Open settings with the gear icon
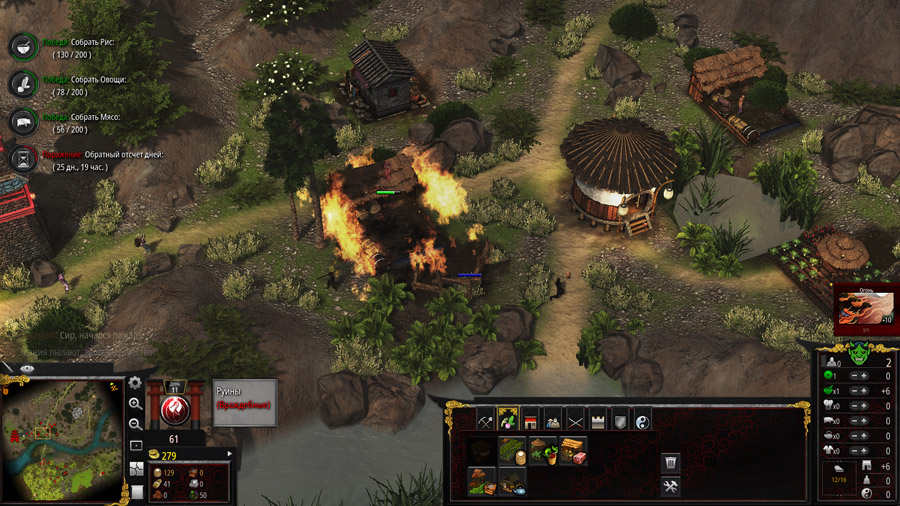Image resolution: width=900 pixels, height=506 pixels. [x=135, y=383]
